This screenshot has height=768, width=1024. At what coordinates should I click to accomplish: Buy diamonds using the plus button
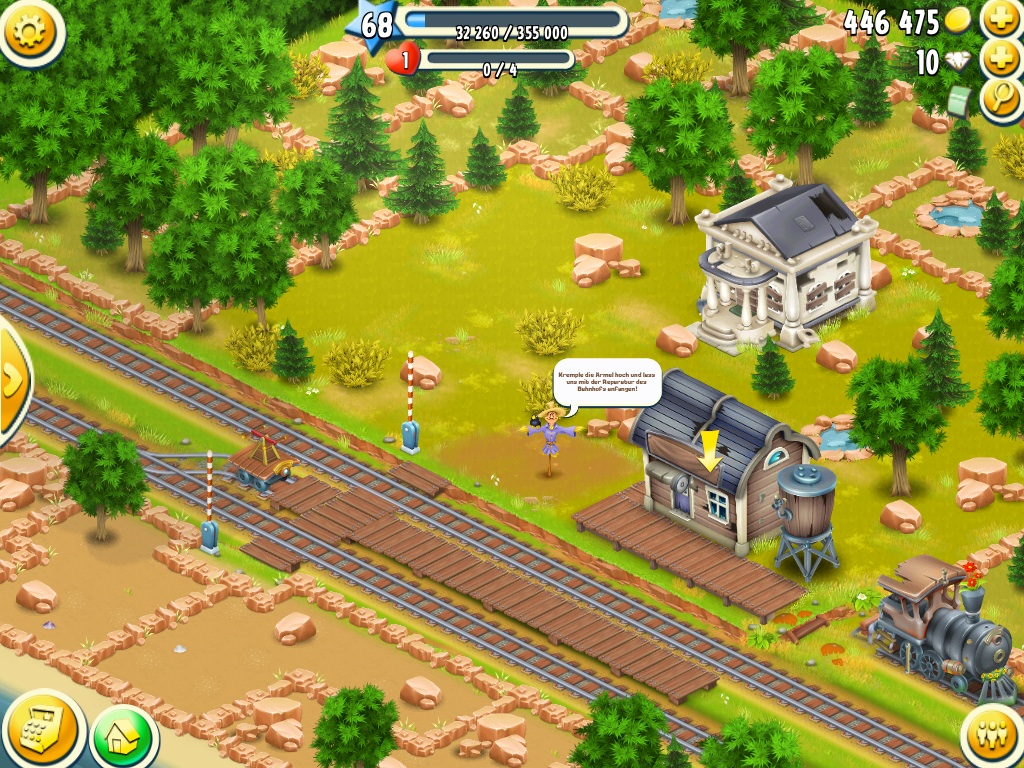click(1001, 58)
